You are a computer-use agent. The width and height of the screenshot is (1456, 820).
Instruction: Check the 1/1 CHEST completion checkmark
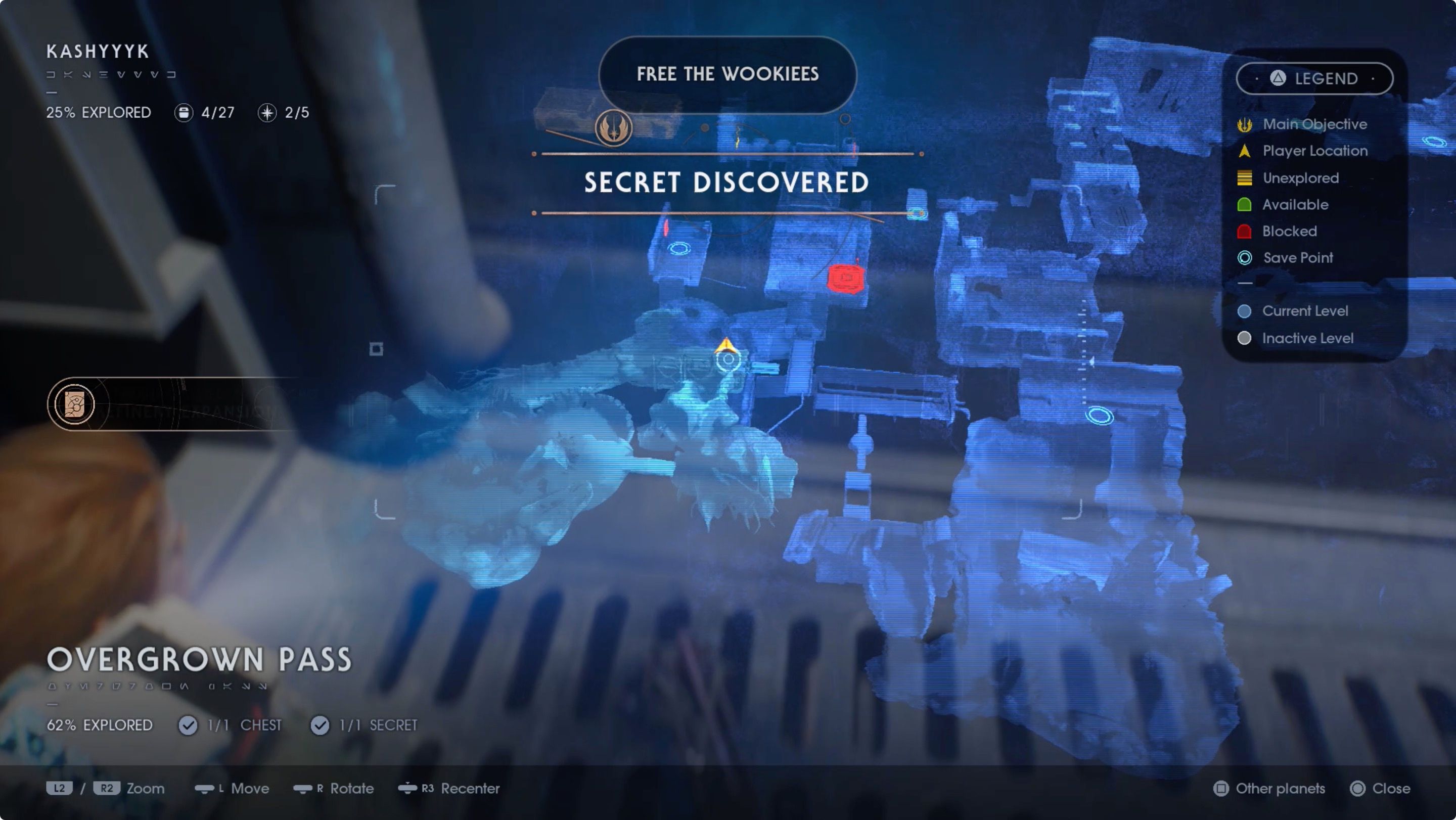188,725
